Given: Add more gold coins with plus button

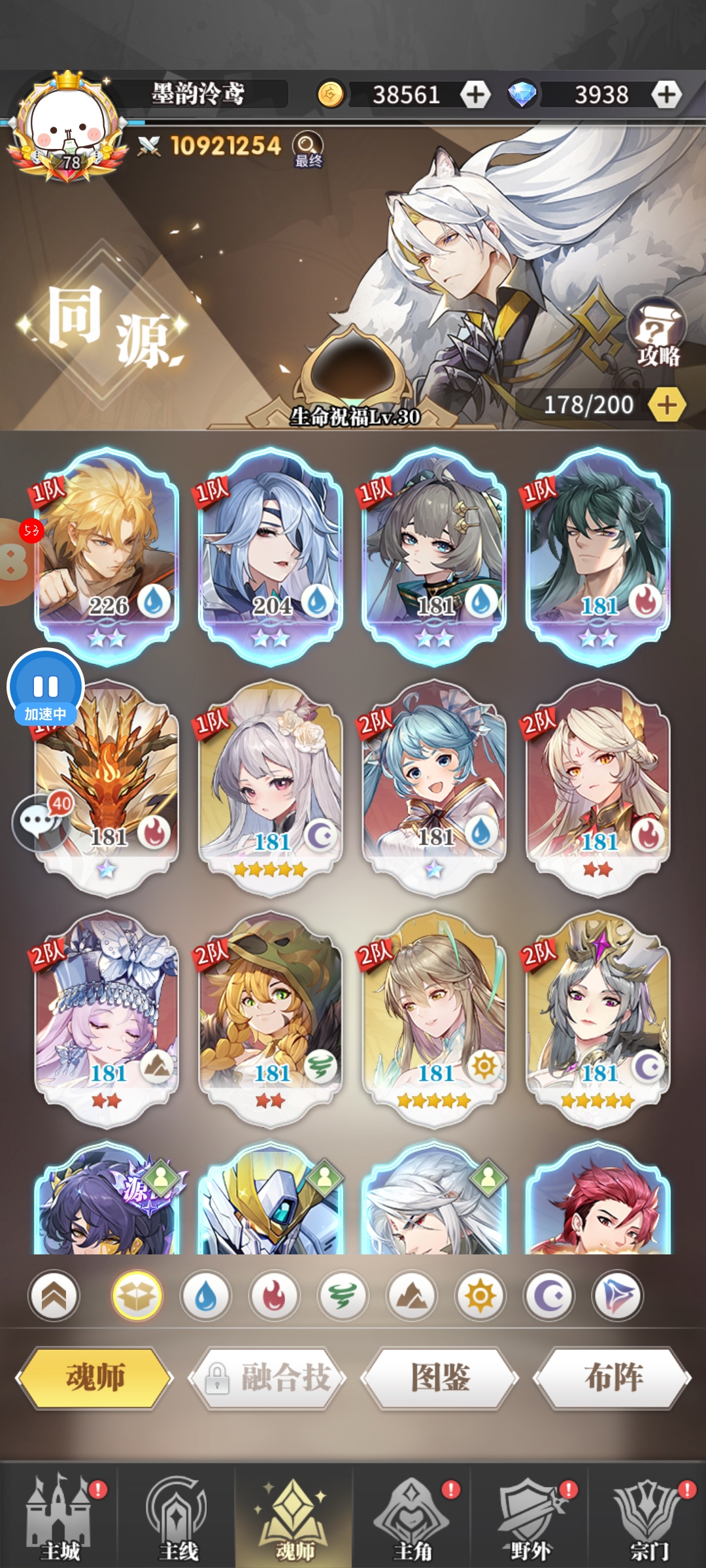Looking at the screenshot, I should click(x=475, y=95).
